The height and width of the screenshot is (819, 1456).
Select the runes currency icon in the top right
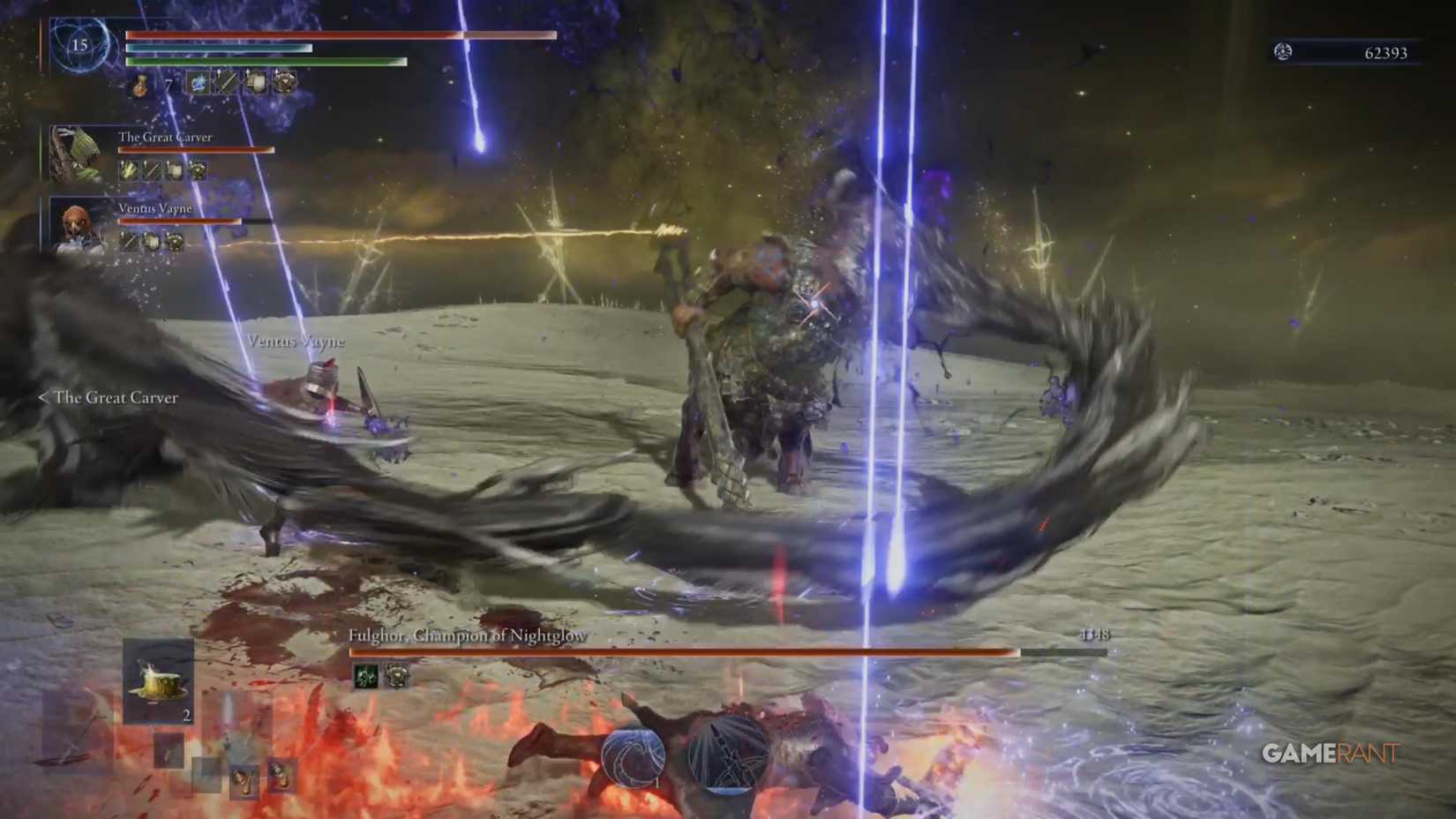(1283, 53)
